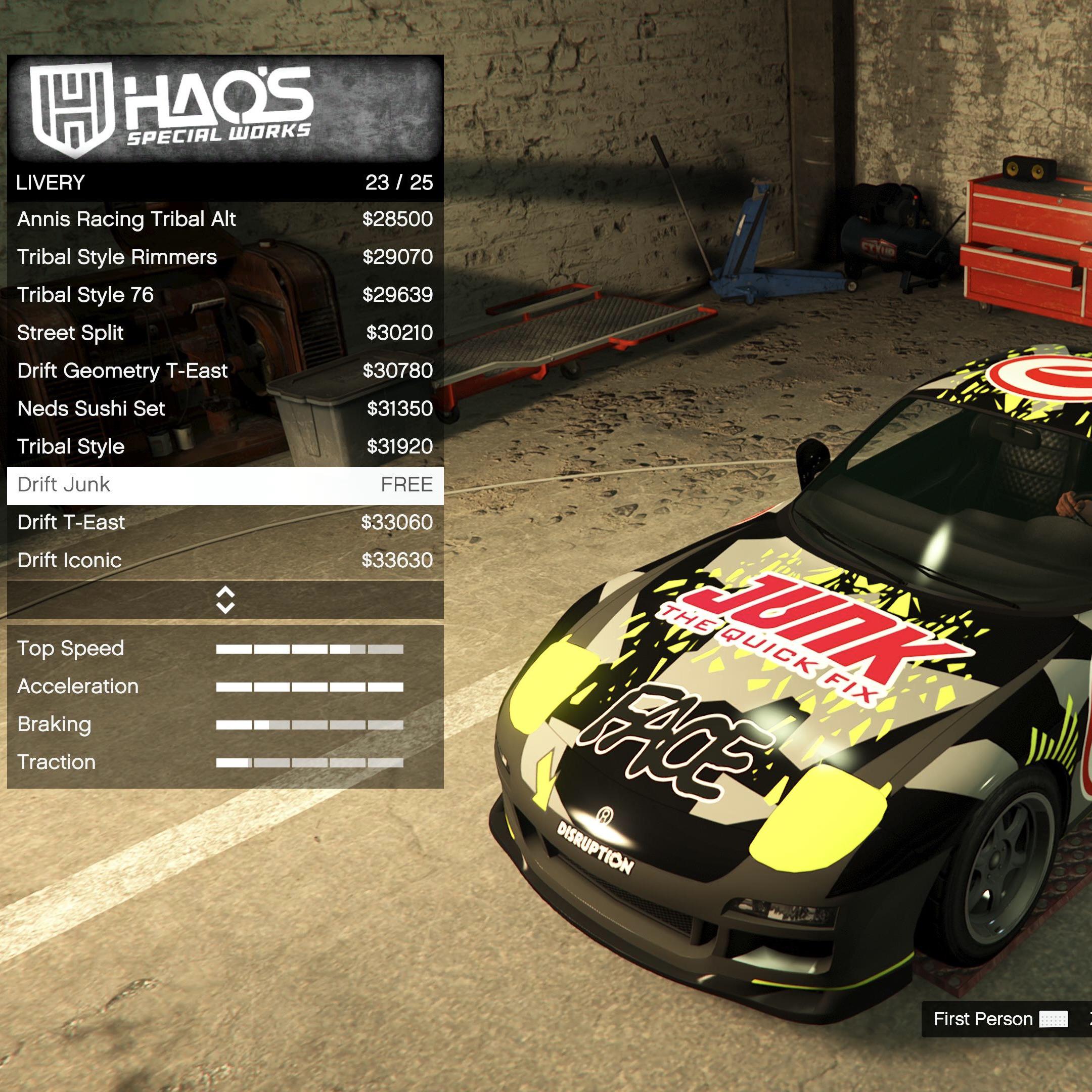1092x1092 pixels.
Task: Select the Neds Sushi Set livery
Action: coord(225,408)
